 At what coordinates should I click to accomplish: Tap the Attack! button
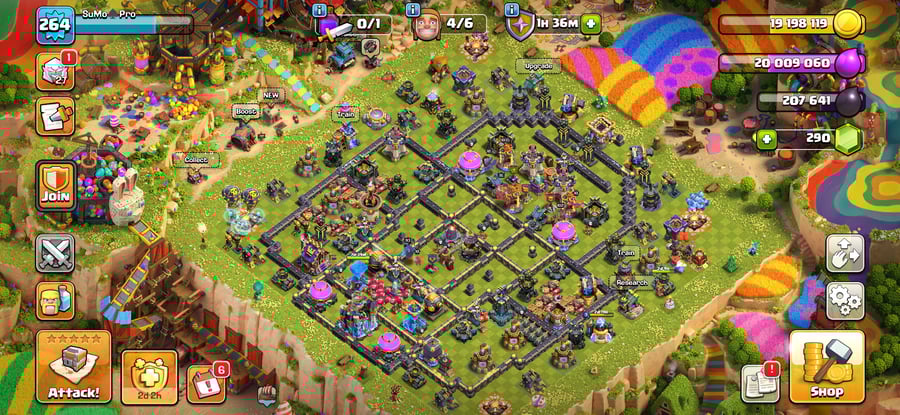point(73,367)
